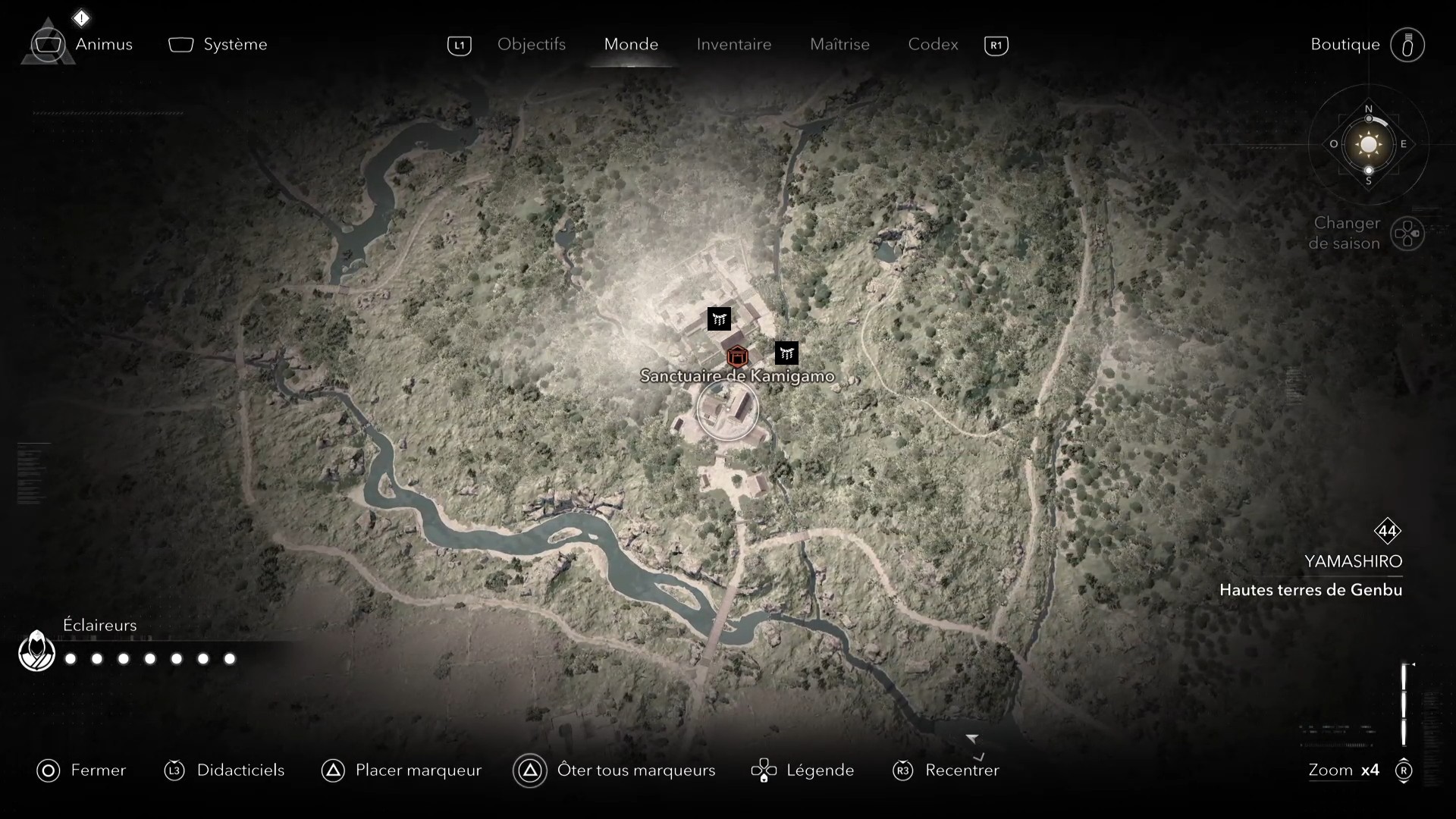The width and height of the screenshot is (1456, 819).
Task: Click Recentrer to recenter the map
Action: pyautogui.click(x=902, y=770)
